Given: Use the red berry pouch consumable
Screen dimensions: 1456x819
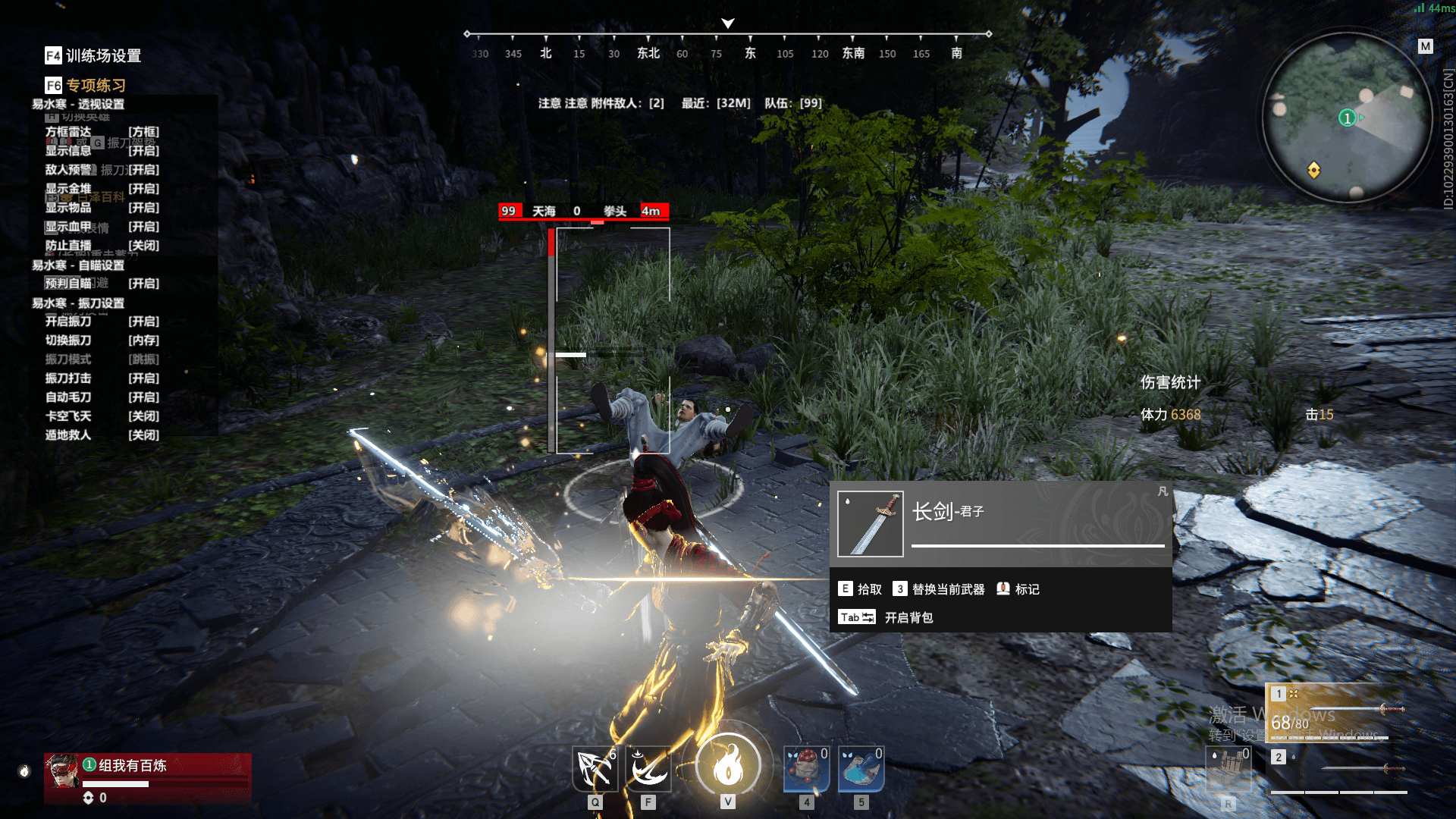Looking at the screenshot, I should tap(806, 770).
